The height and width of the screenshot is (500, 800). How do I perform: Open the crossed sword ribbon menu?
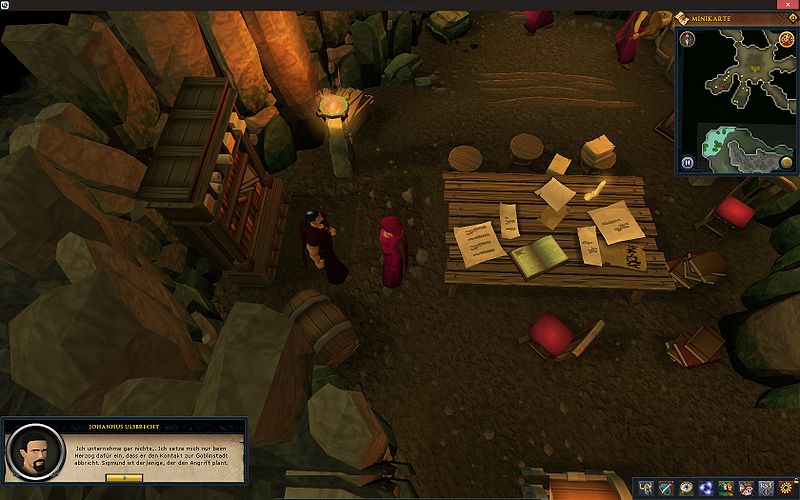tap(667, 488)
